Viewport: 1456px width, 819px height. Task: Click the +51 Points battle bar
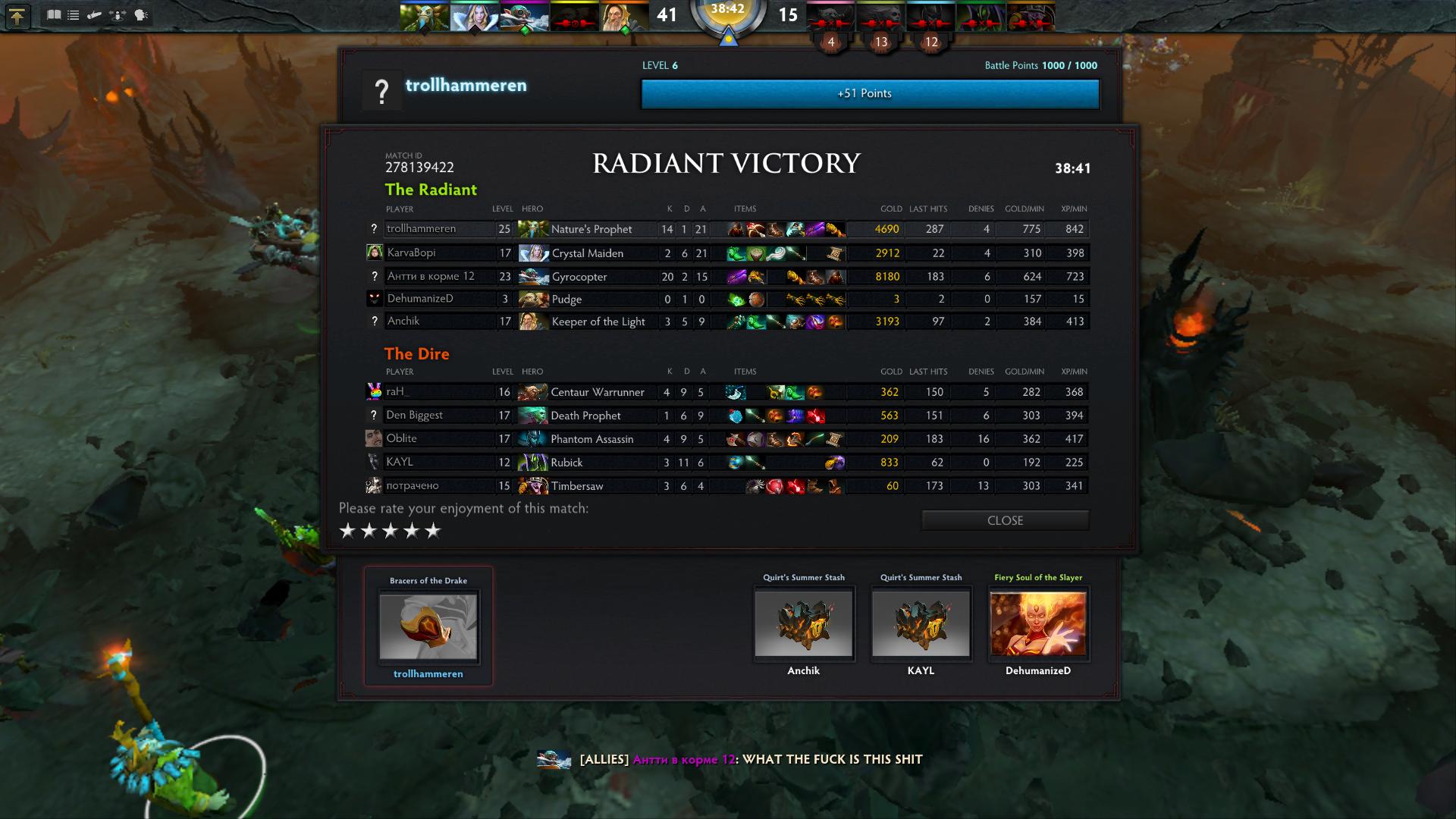point(870,94)
